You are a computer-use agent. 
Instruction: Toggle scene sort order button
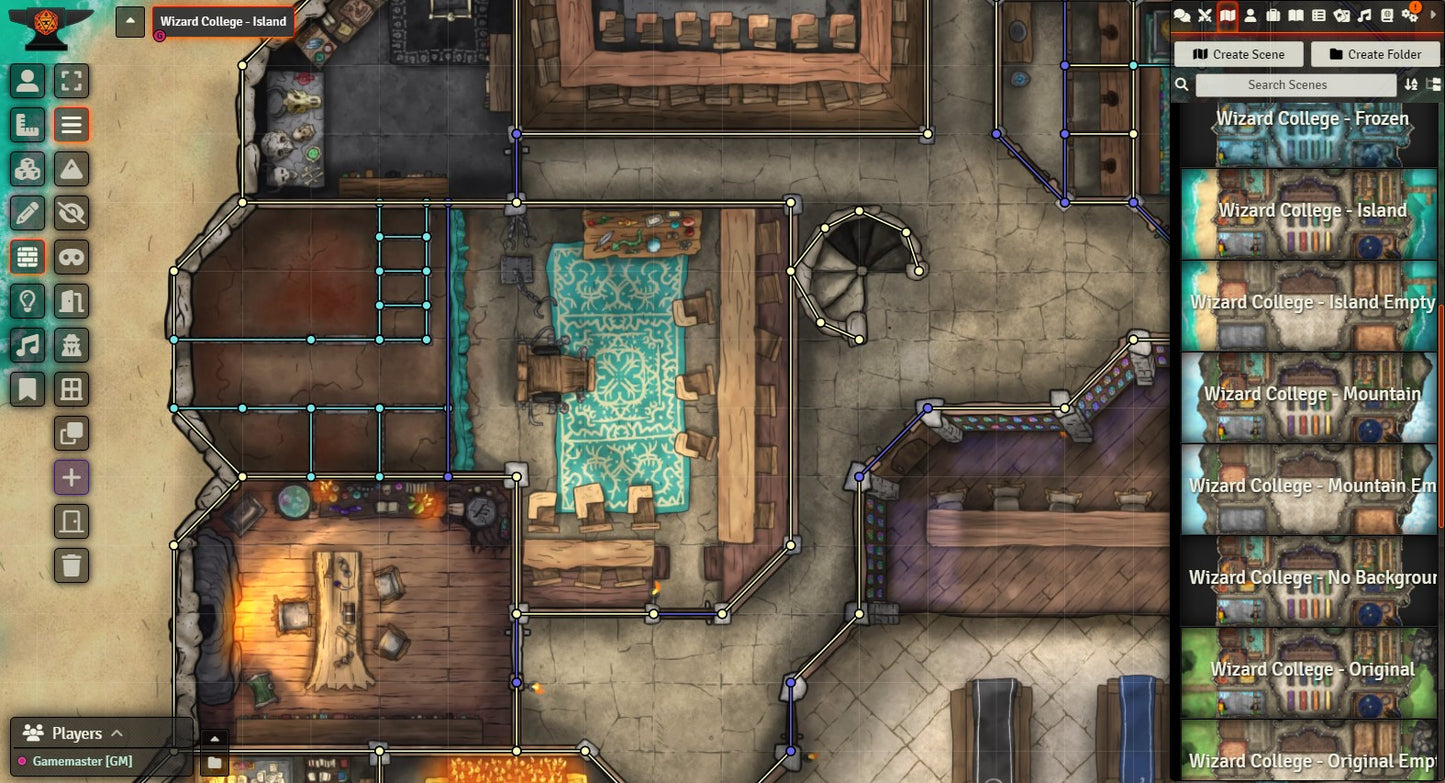point(1411,85)
